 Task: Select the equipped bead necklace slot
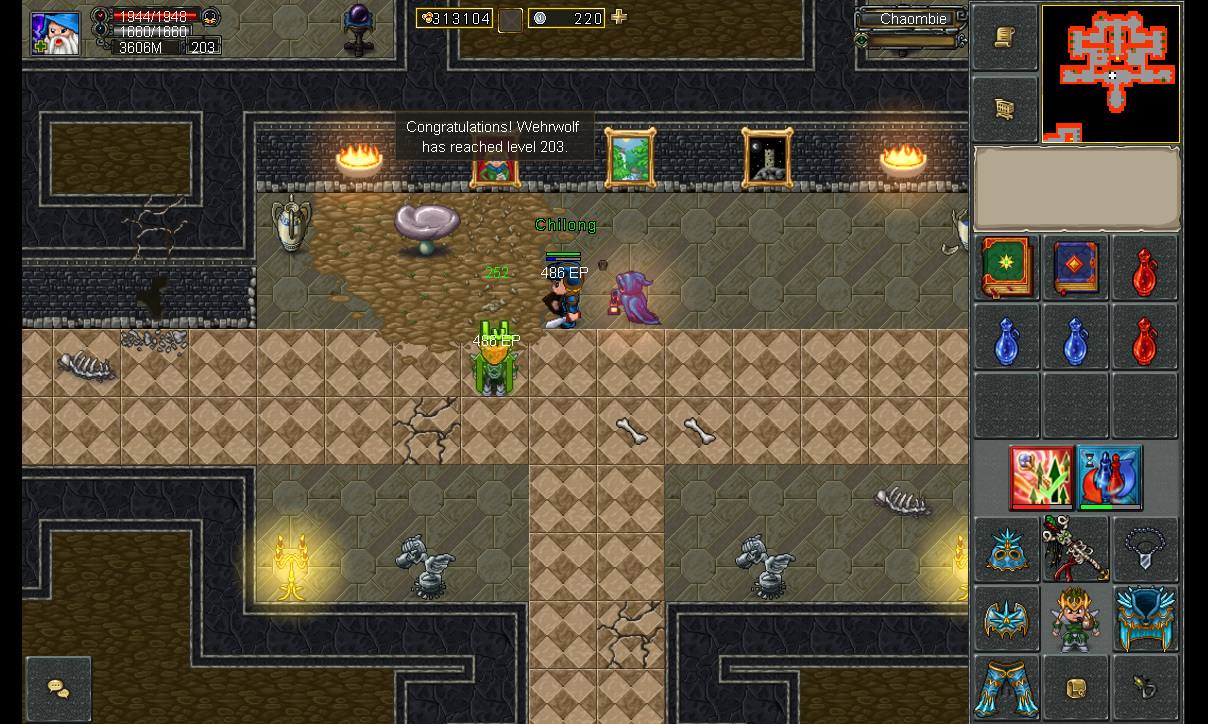(x=1146, y=548)
